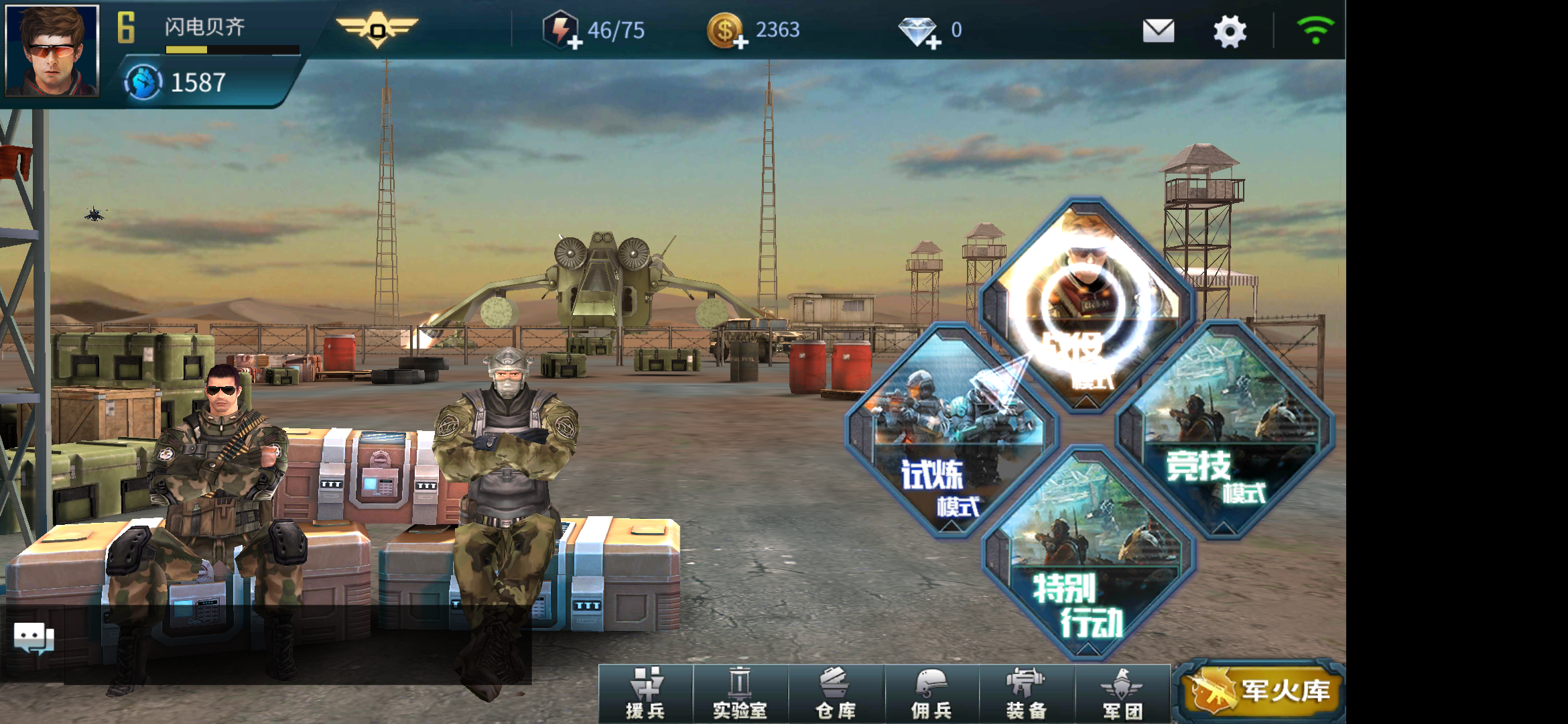Screen dimensions: 1568x724
Task: Open the 援兵 reinforcements menu
Action: 645,694
